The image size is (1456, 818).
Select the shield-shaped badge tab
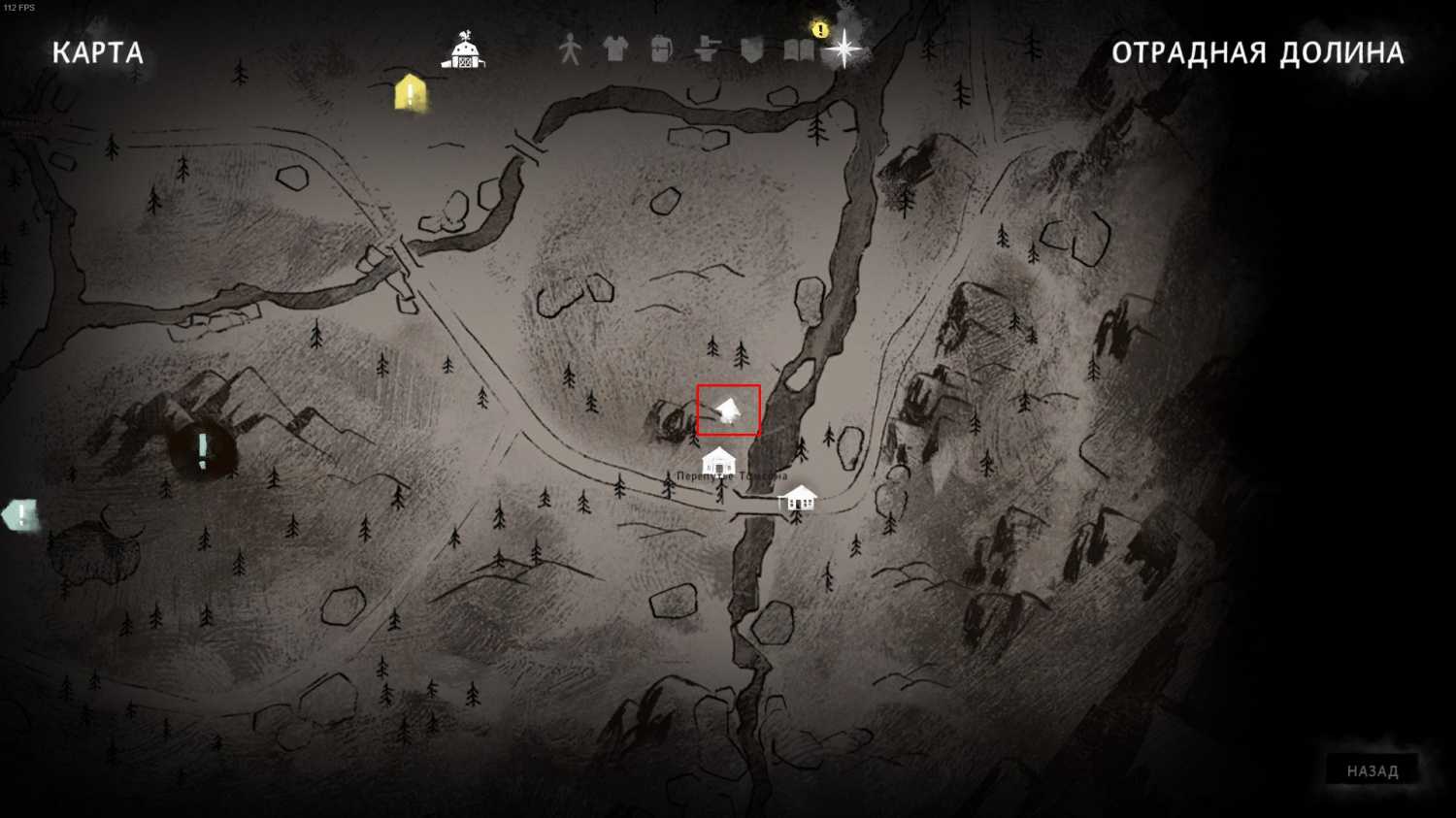[x=752, y=49]
